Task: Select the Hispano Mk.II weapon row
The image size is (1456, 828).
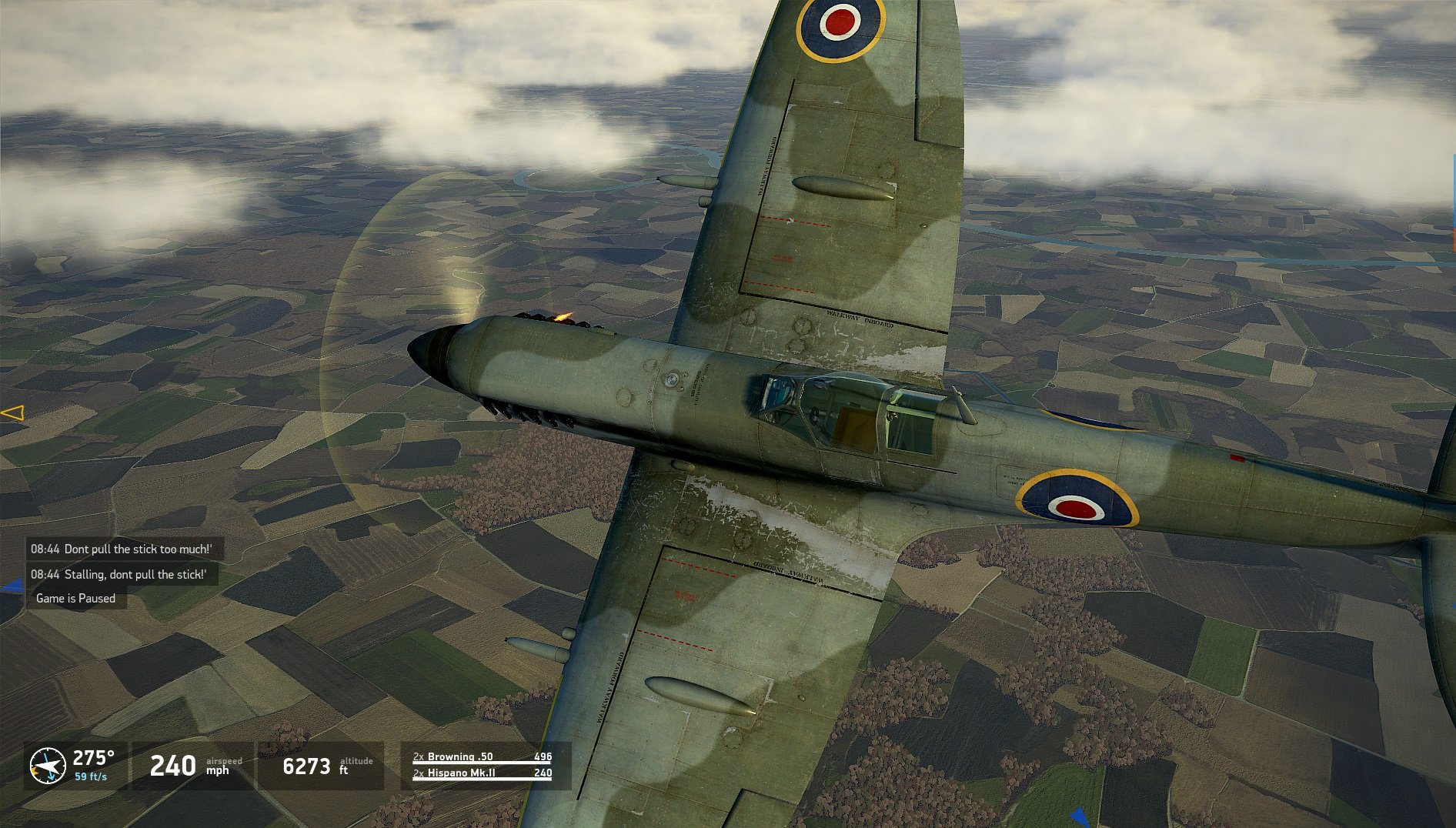Action: click(482, 773)
